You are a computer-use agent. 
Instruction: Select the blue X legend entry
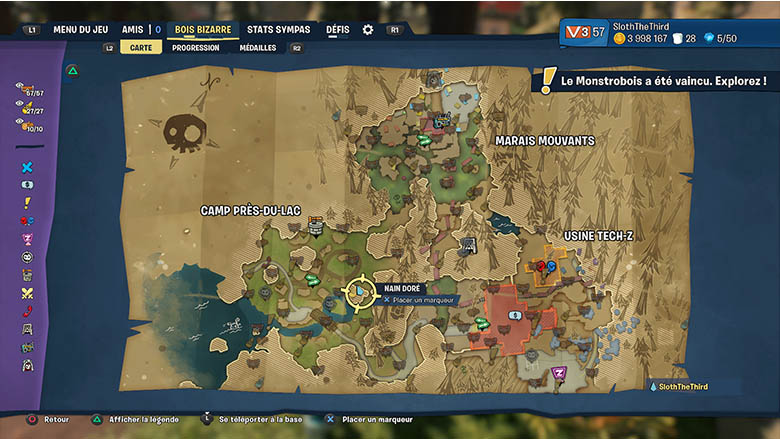(27, 167)
